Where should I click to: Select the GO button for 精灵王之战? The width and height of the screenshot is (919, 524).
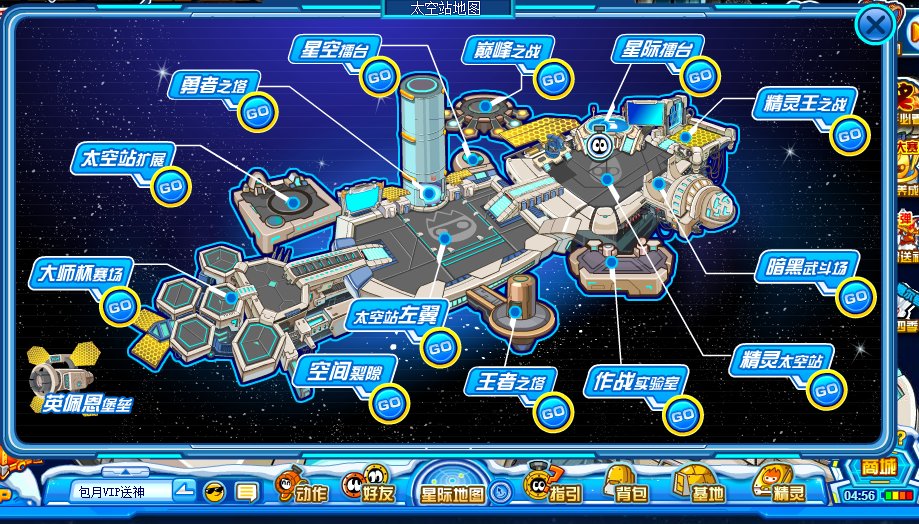click(849, 134)
